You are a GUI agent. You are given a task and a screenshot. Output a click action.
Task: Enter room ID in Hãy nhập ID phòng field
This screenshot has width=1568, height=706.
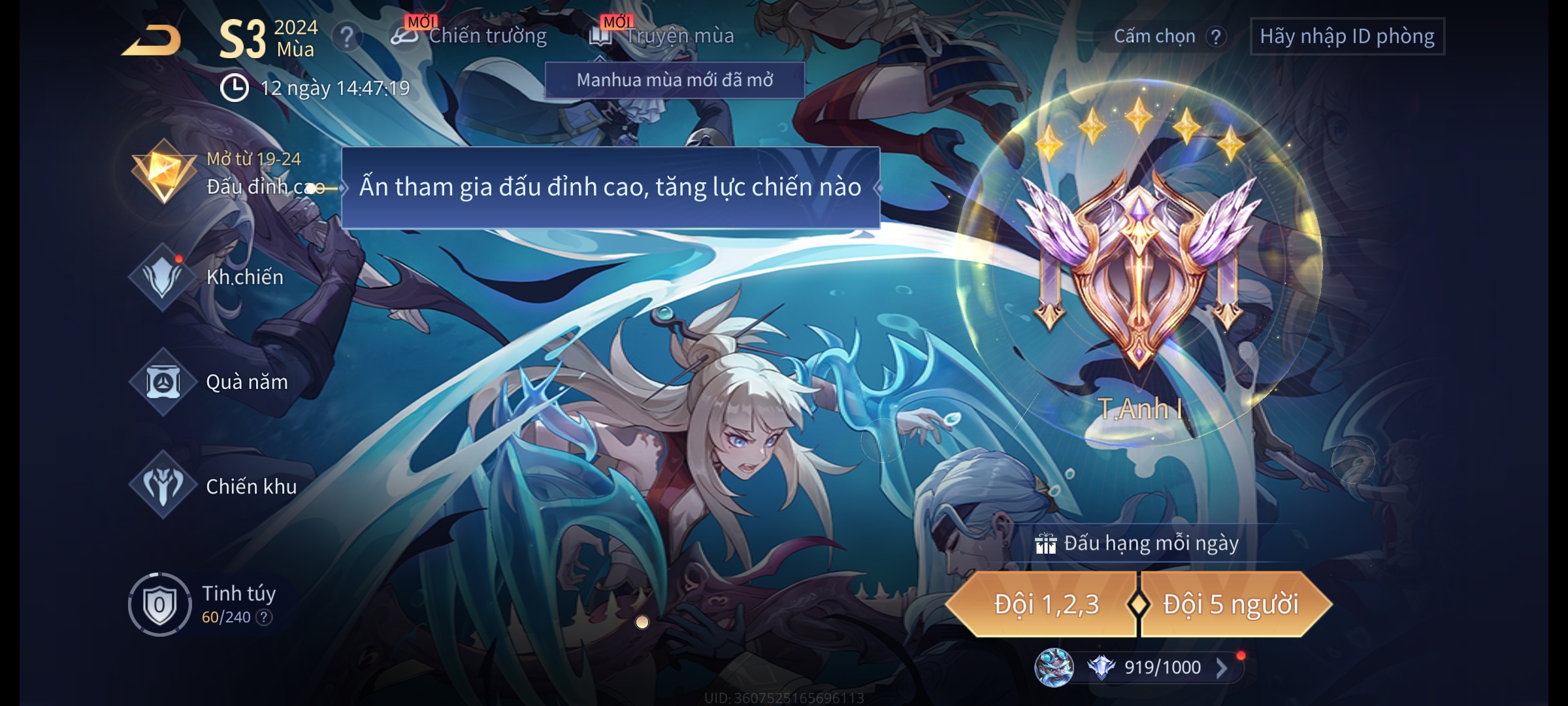[1347, 37]
